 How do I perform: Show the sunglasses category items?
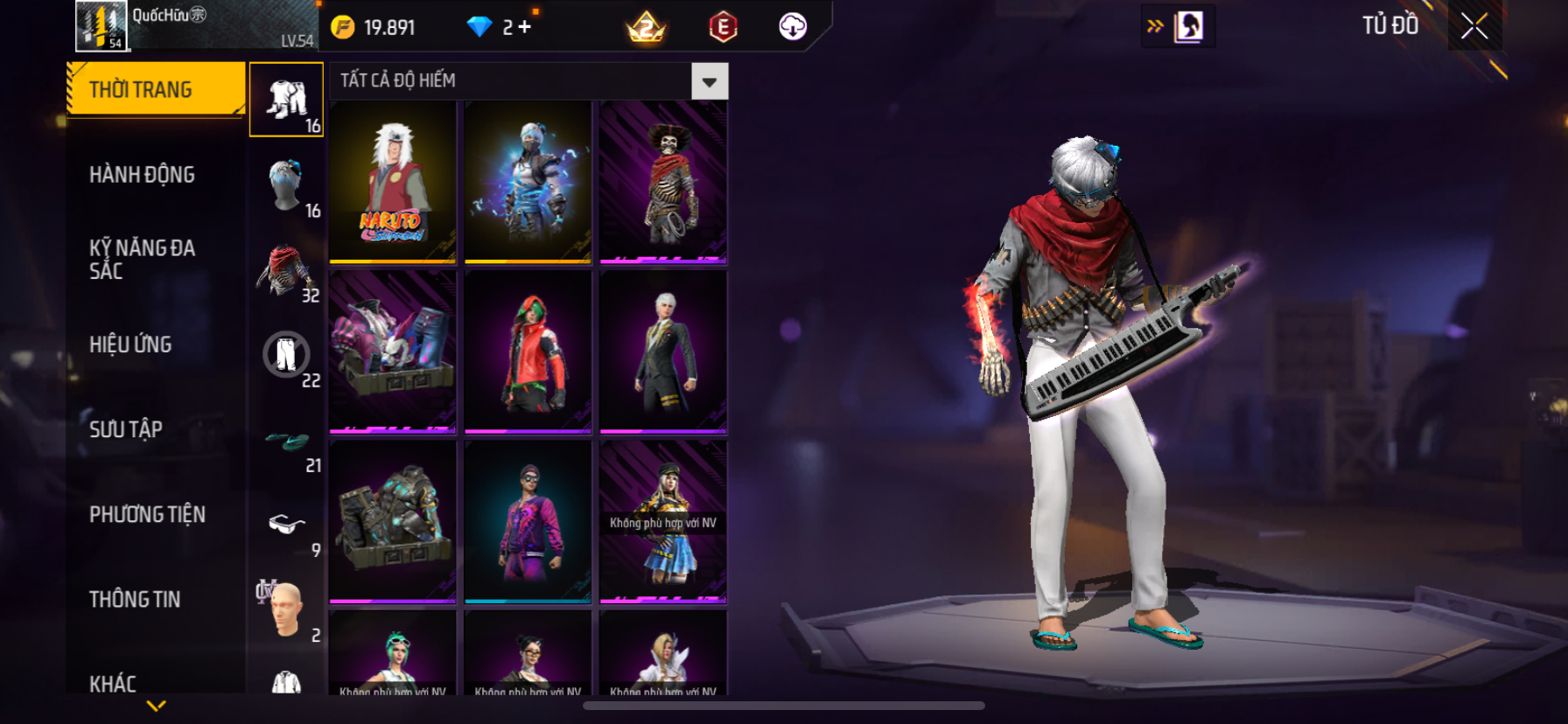286,525
